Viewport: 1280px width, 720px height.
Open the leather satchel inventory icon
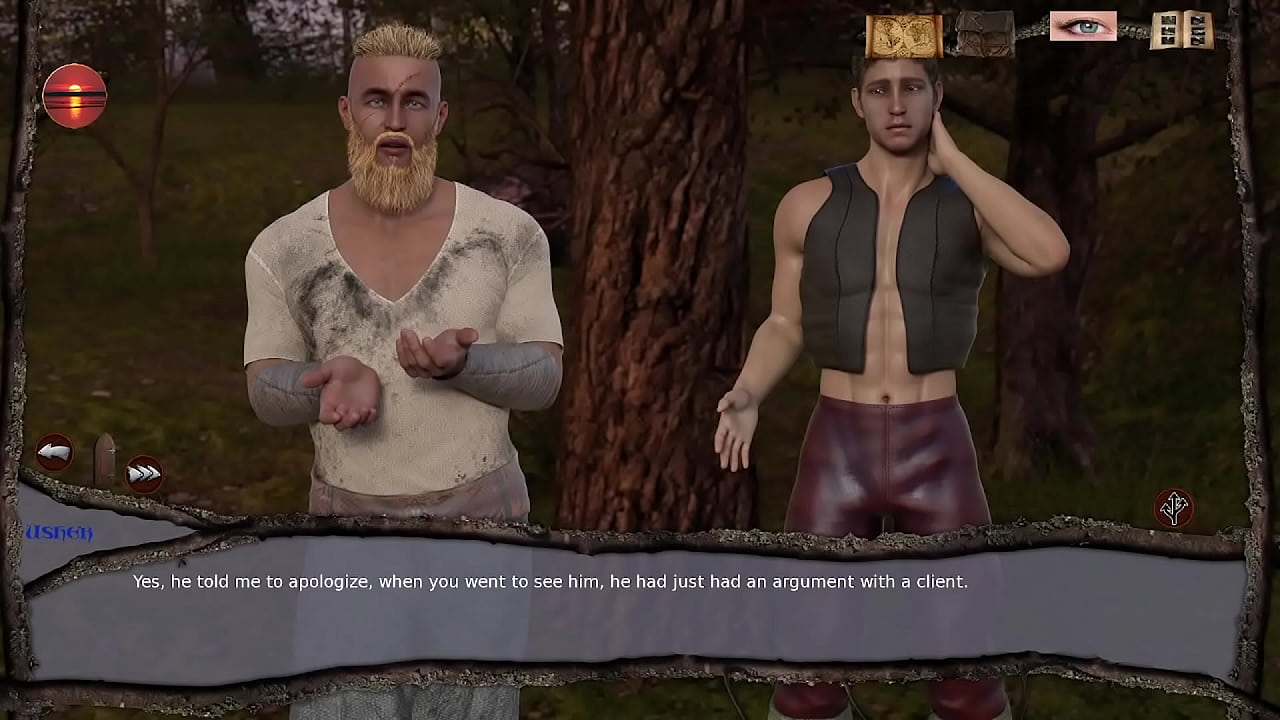(x=984, y=34)
